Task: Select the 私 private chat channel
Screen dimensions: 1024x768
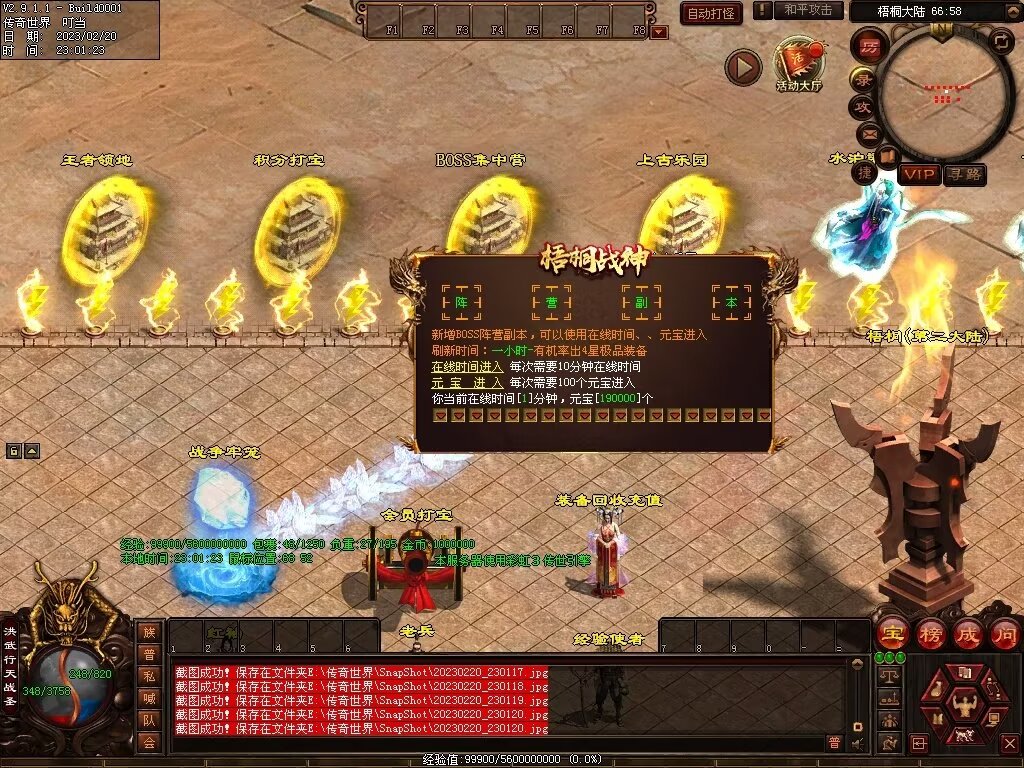Action: (x=148, y=675)
